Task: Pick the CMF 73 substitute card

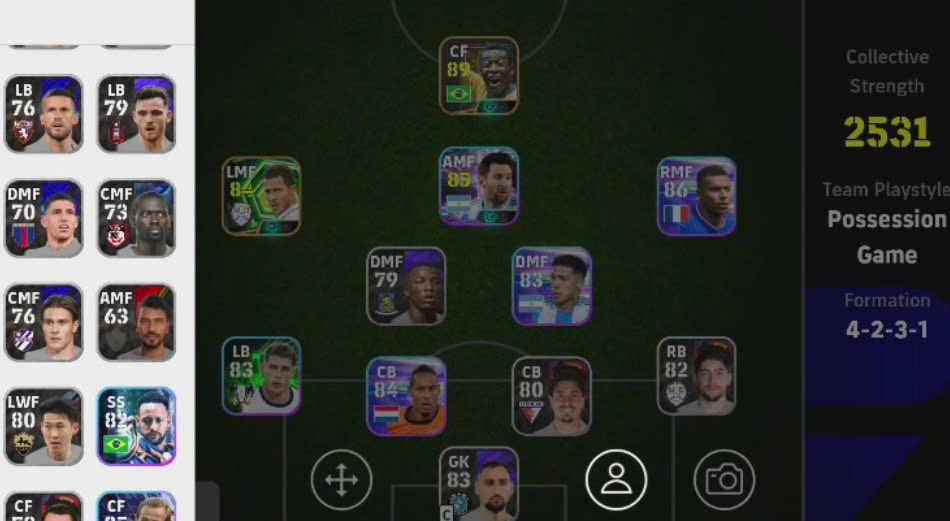Action: coord(137,218)
